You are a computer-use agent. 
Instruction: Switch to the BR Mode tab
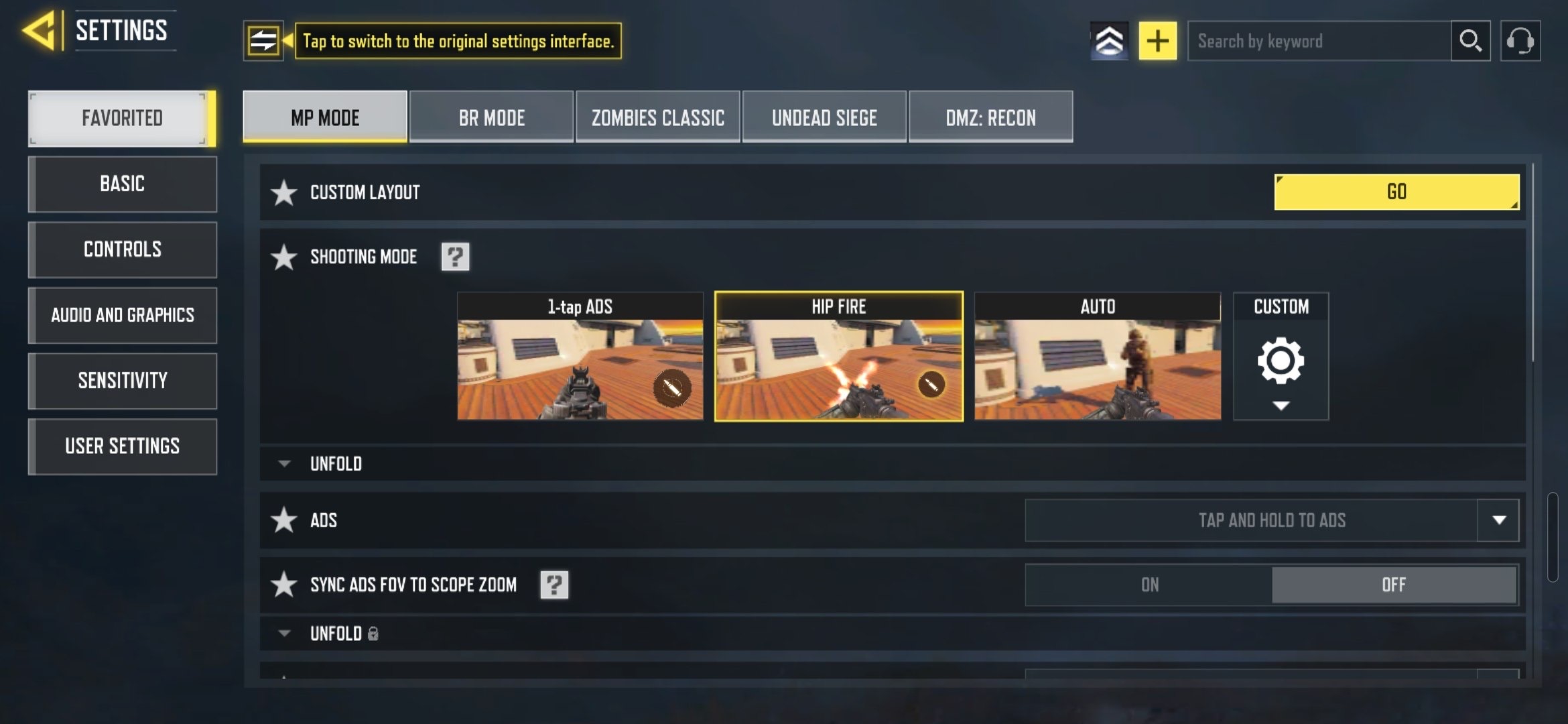[491, 117]
